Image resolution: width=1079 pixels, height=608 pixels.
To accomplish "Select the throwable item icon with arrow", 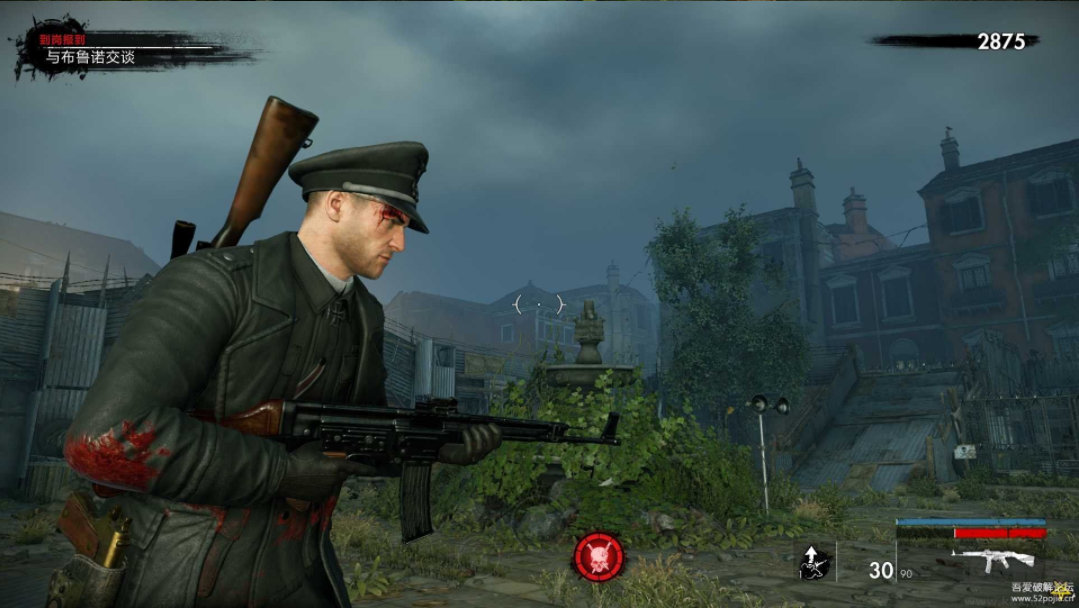I will tap(813, 563).
